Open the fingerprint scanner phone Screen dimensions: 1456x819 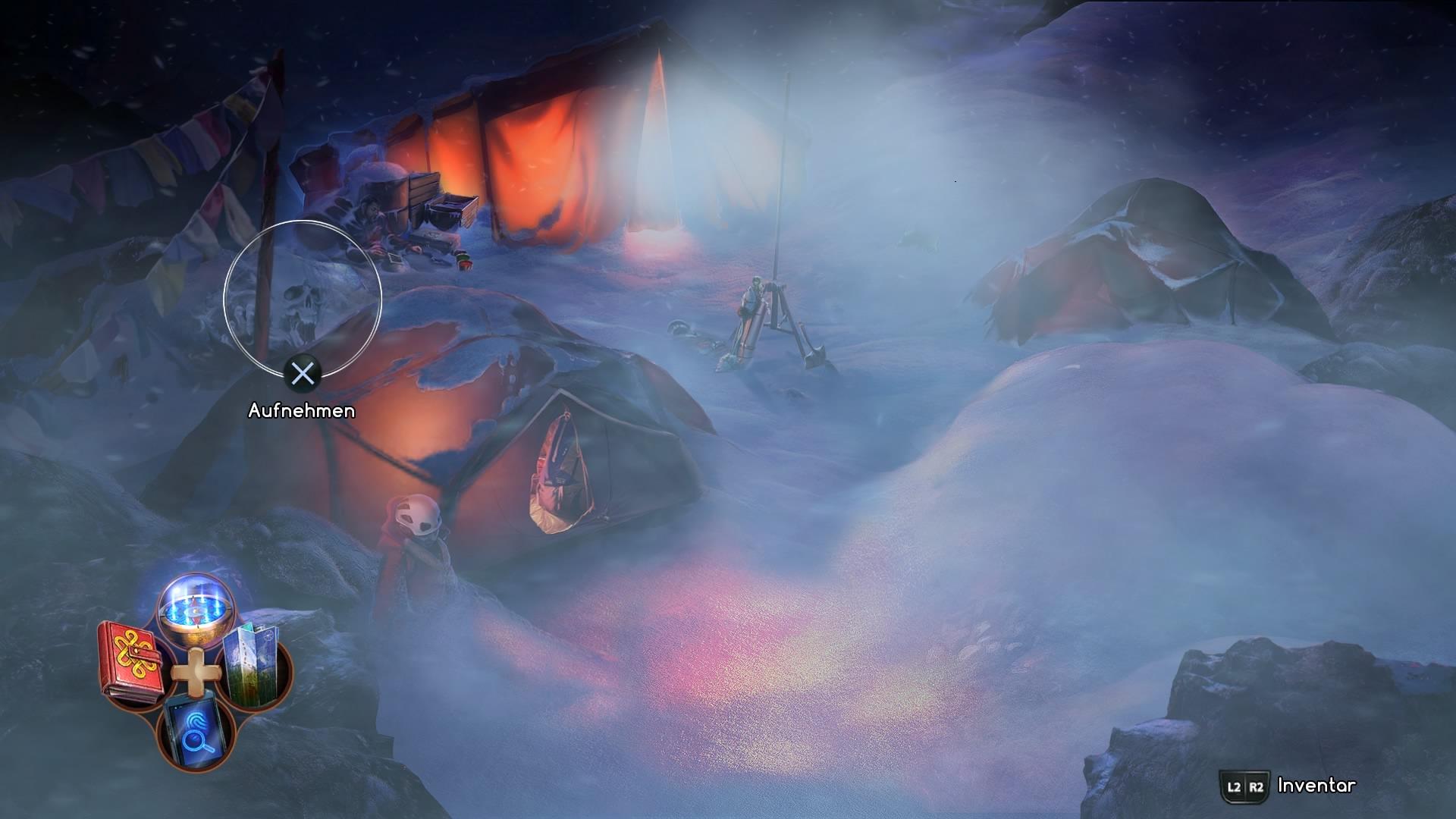(194, 731)
